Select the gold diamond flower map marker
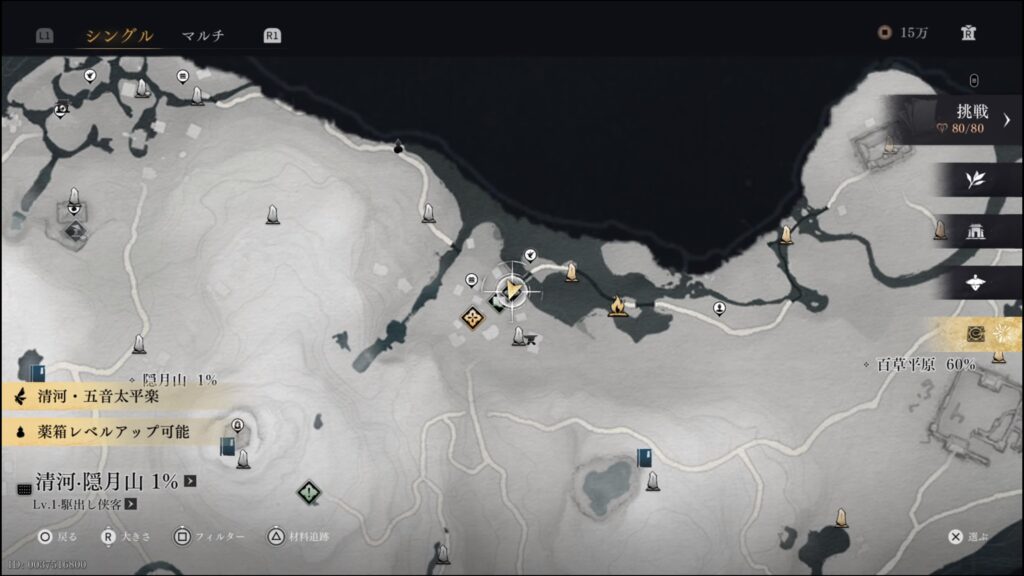The height and width of the screenshot is (576, 1024). [473, 317]
